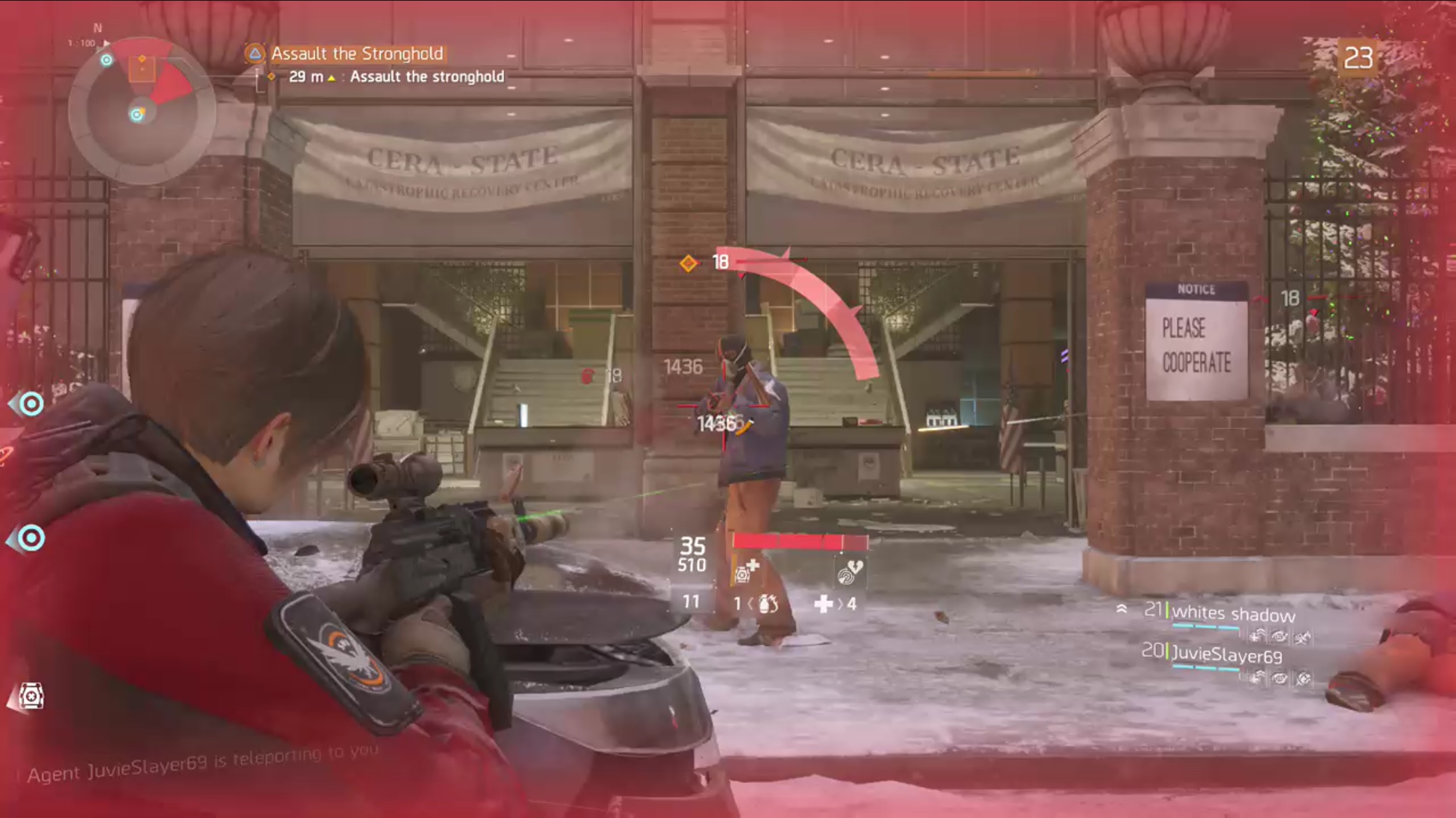Image resolution: width=1456 pixels, height=818 pixels.
Task: Click the revive arrow icon under whites shadow
Action: coord(1257,637)
